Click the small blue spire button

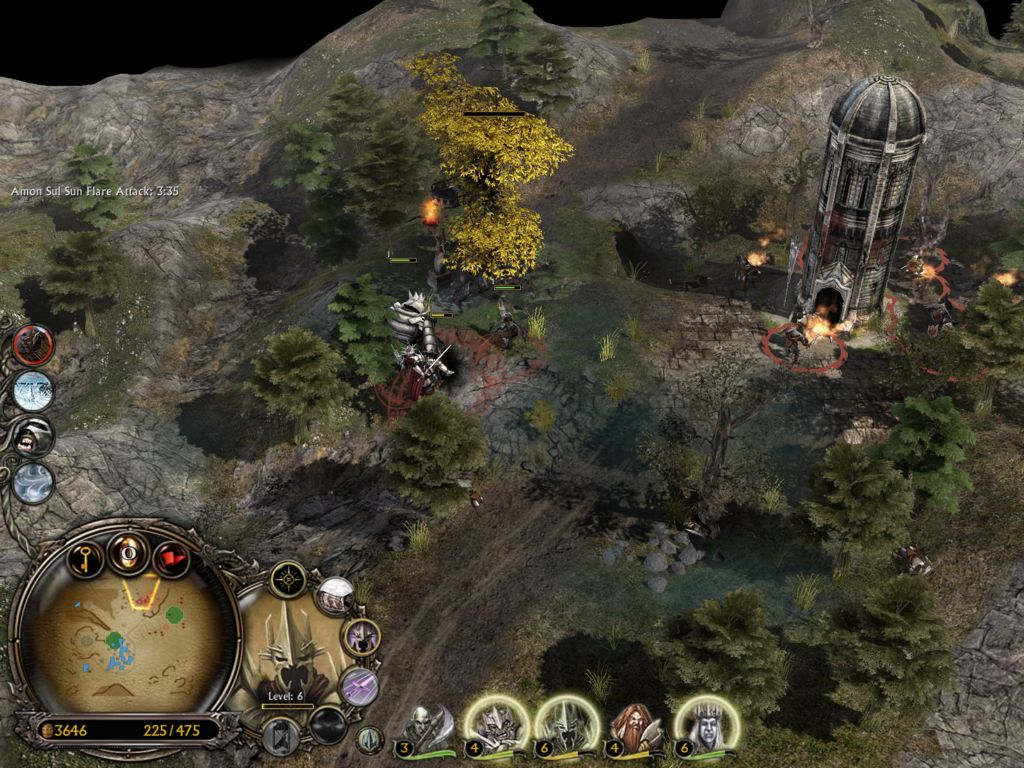(x=370, y=740)
